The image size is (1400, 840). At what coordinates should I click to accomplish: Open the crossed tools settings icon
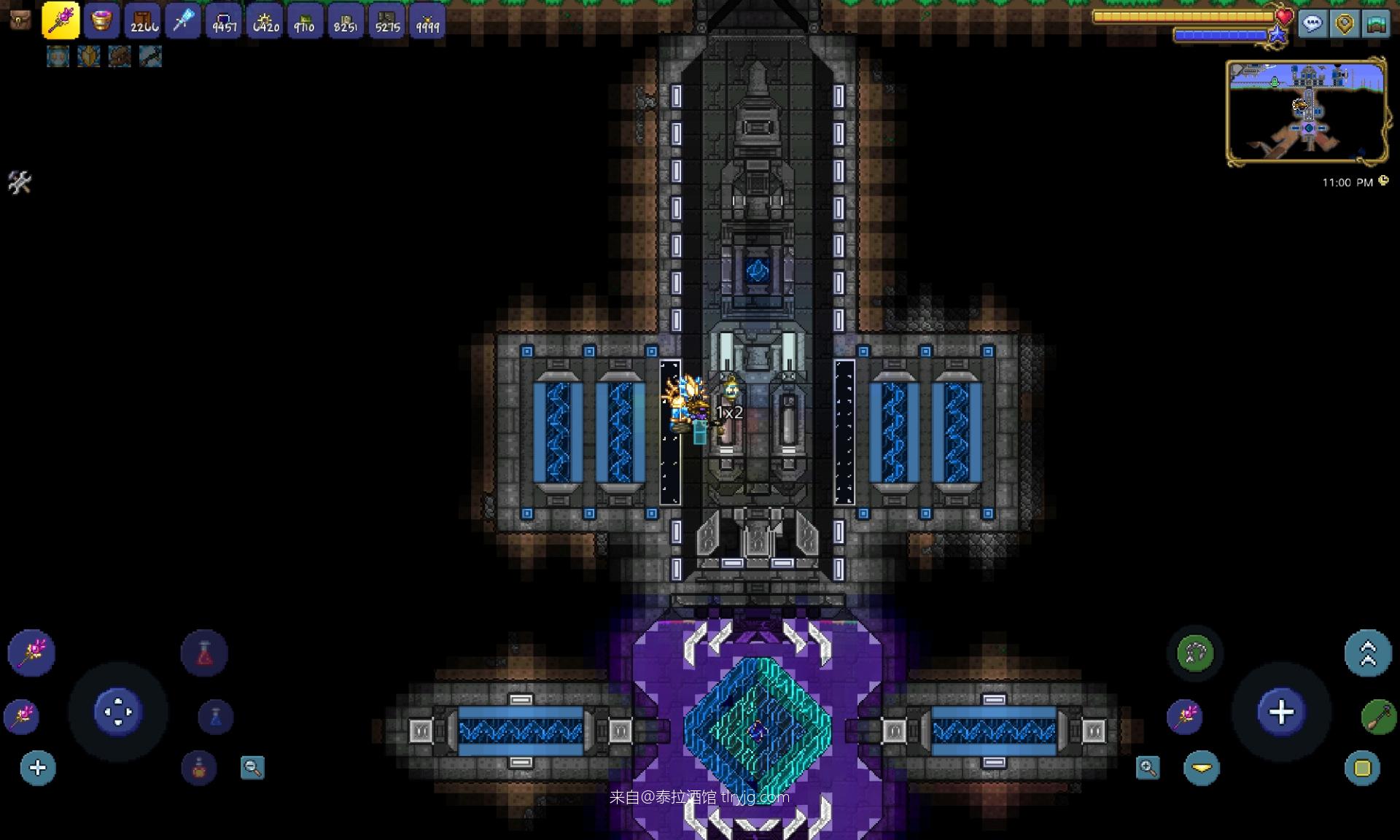pos(20,182)
